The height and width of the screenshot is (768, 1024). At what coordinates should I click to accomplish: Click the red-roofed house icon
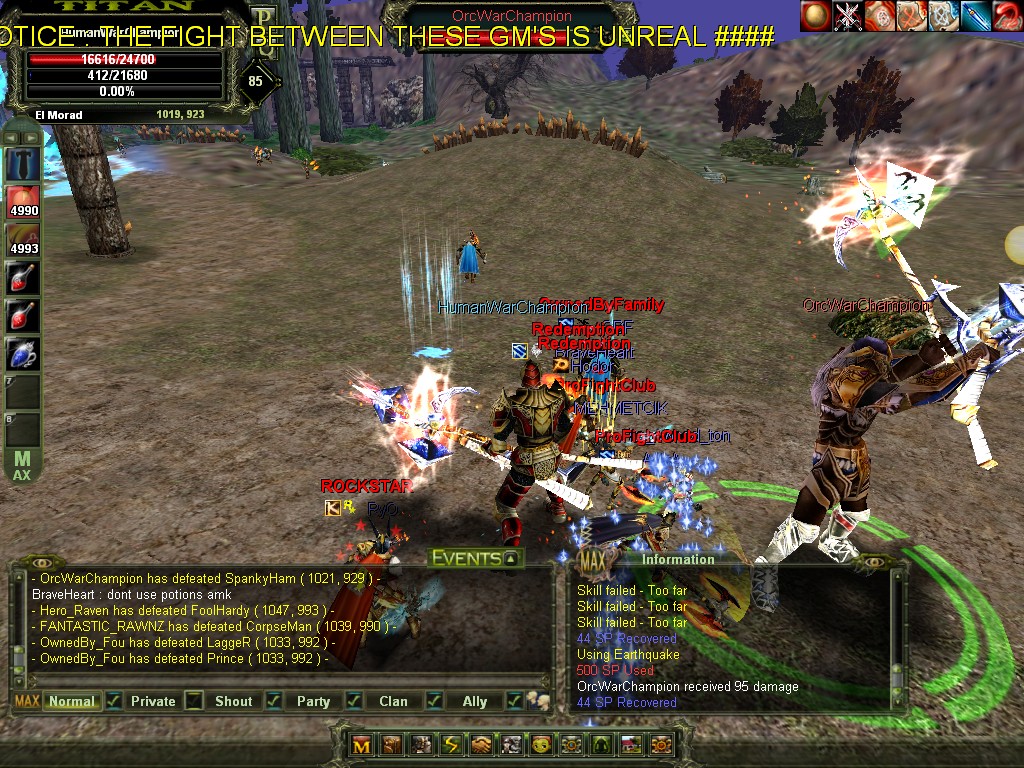tap(631, 745)
